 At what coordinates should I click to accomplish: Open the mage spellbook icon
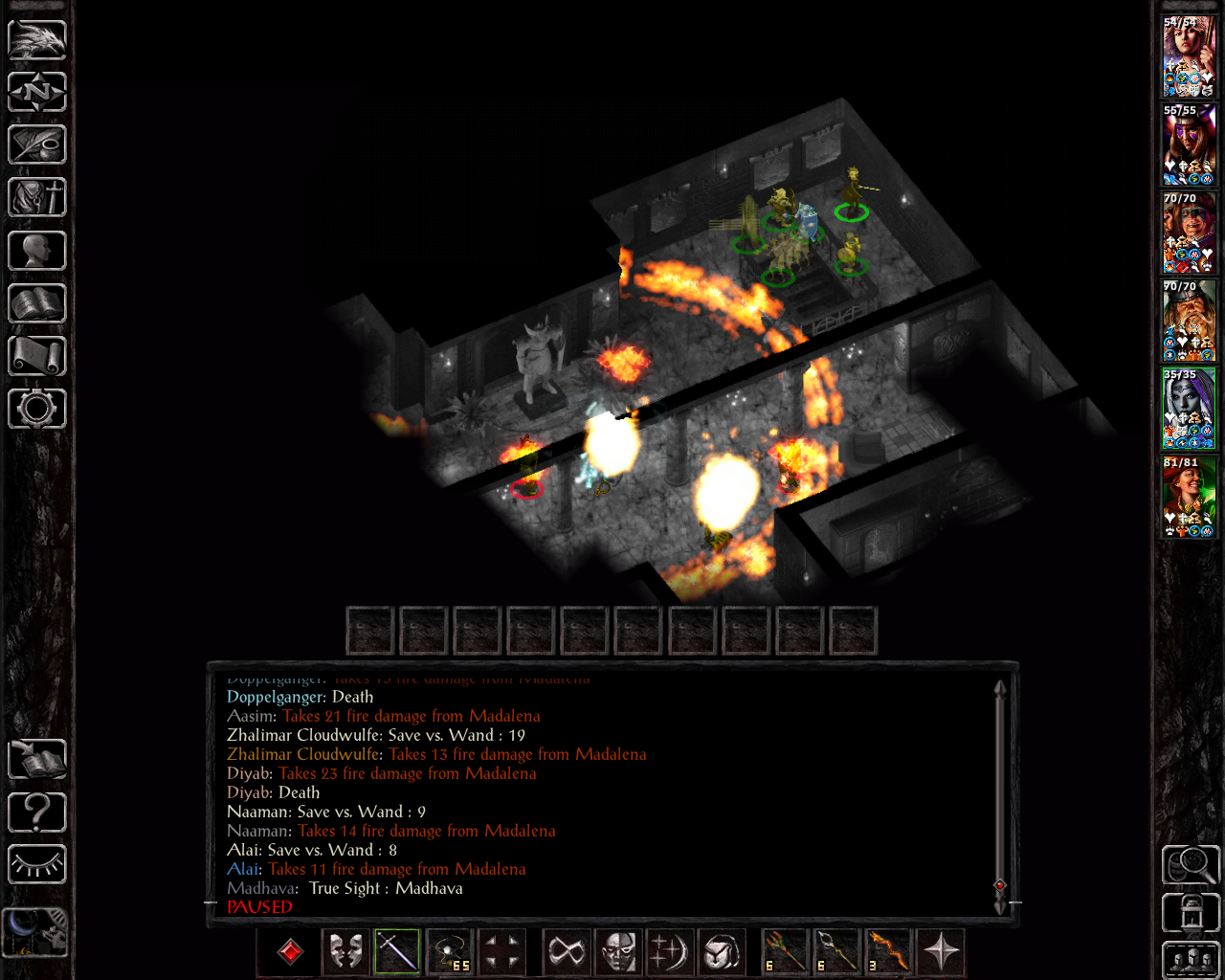click(37, 303)
